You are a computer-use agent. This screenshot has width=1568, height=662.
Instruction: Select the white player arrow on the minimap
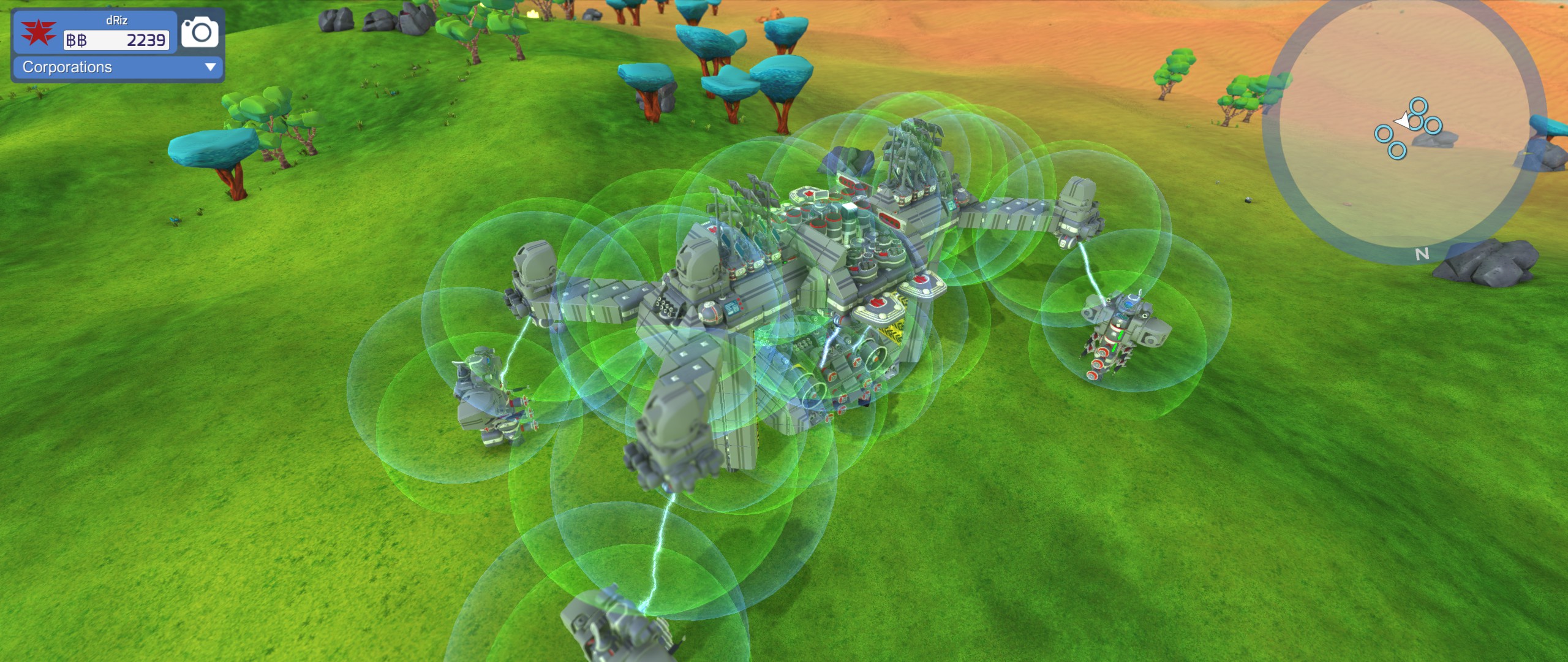[1404, 121]
